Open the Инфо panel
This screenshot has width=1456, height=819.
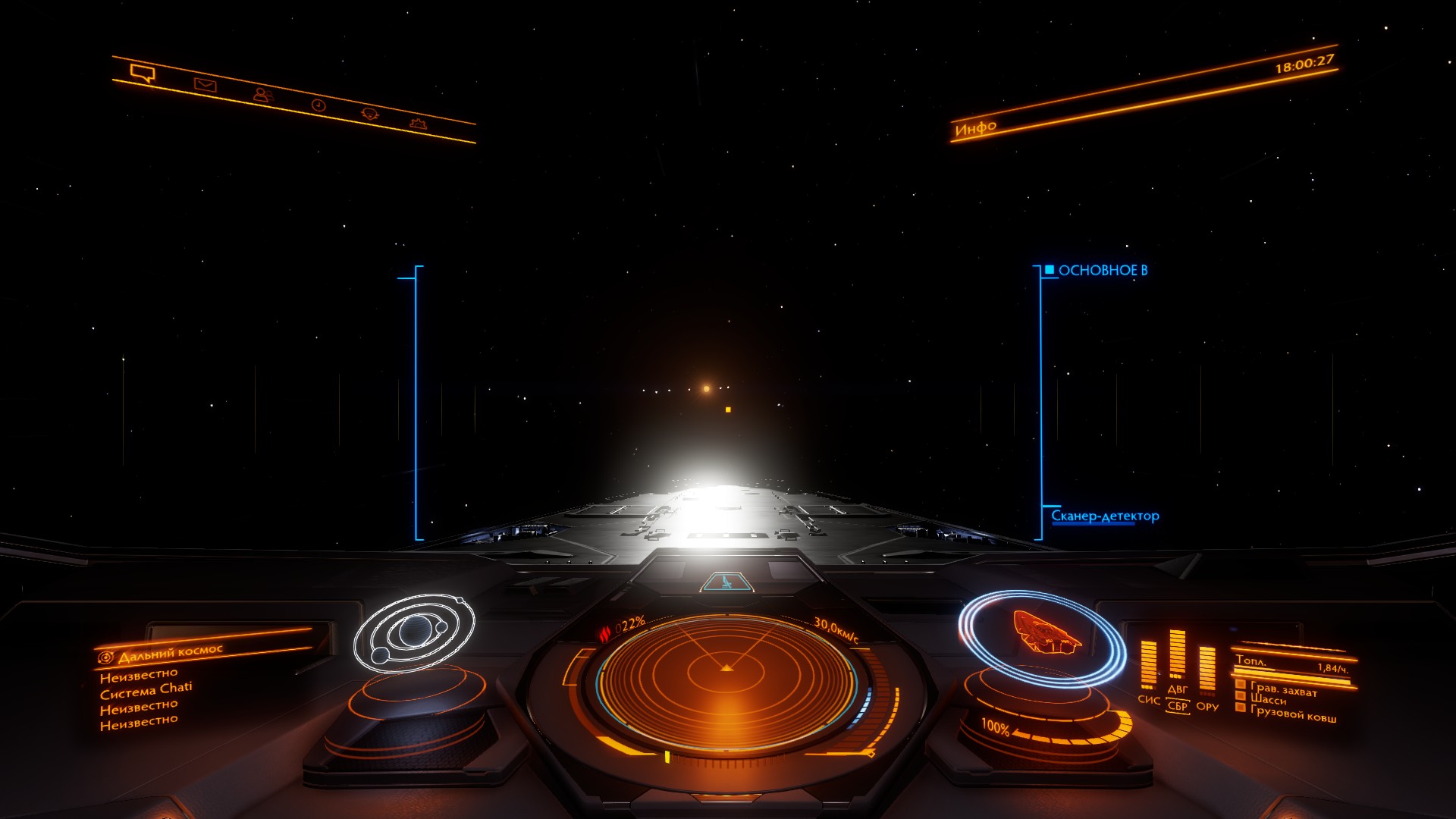[975, 127]
